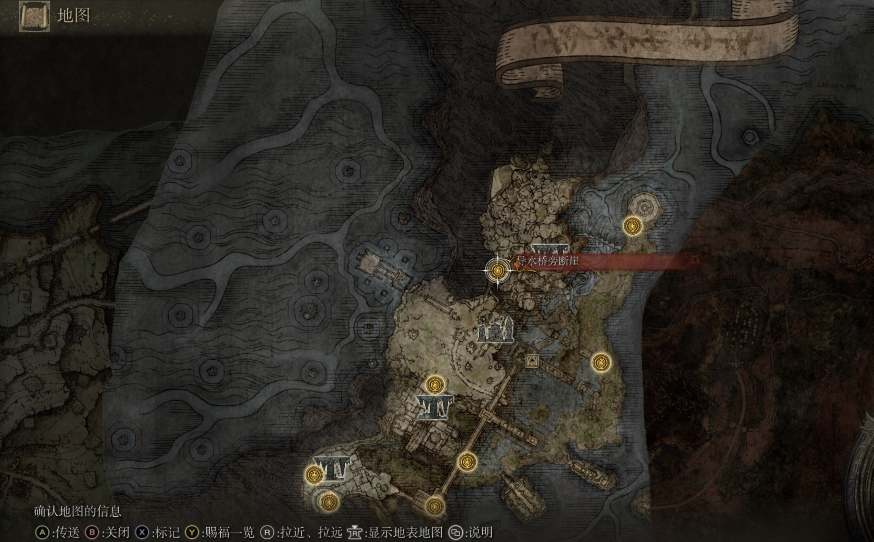Click the dungeon icon touching the red name label
Image resolution: width=874 pixels, height=542 pixels.
551,249
